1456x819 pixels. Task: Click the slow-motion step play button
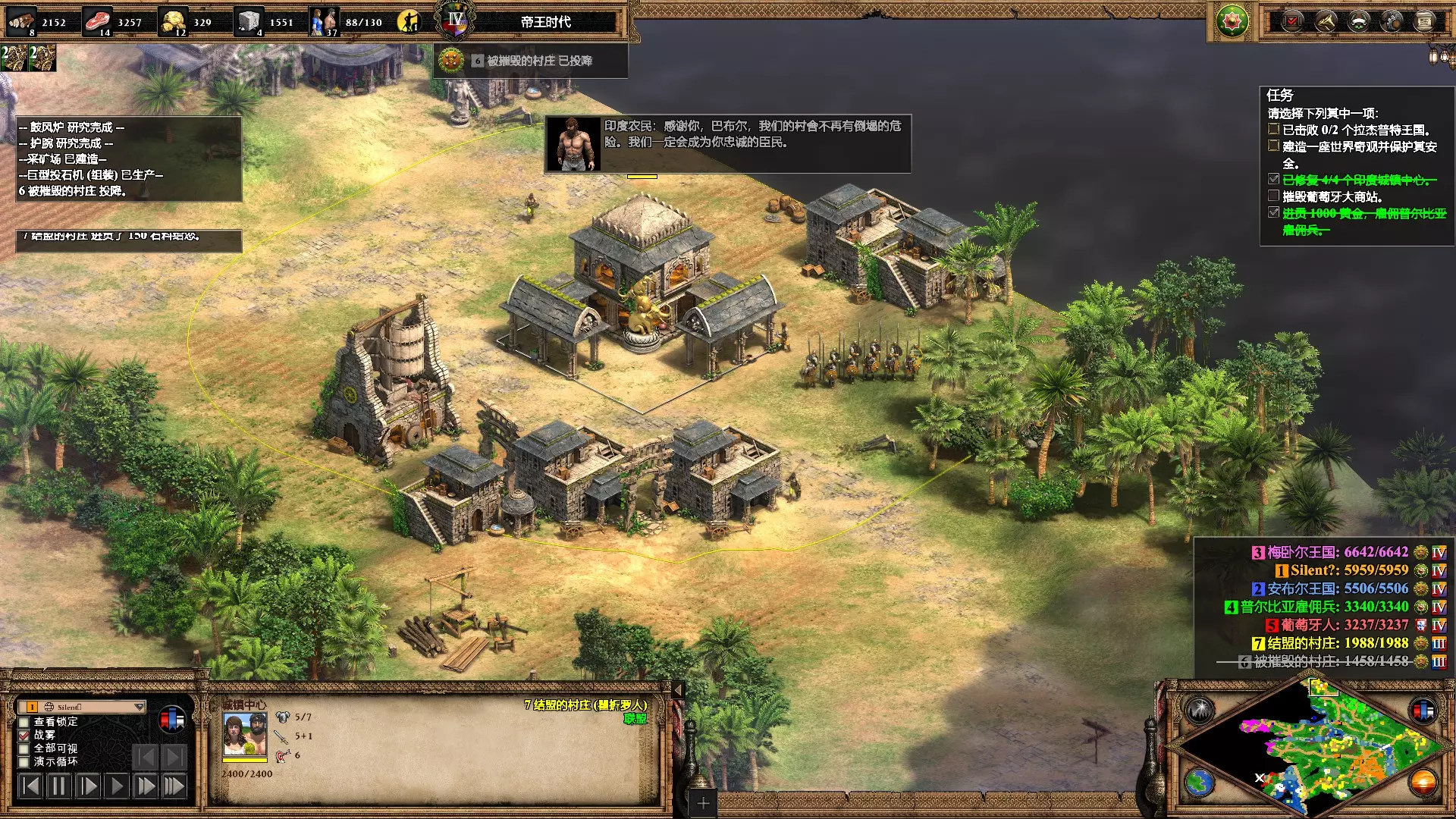(87, 786)
